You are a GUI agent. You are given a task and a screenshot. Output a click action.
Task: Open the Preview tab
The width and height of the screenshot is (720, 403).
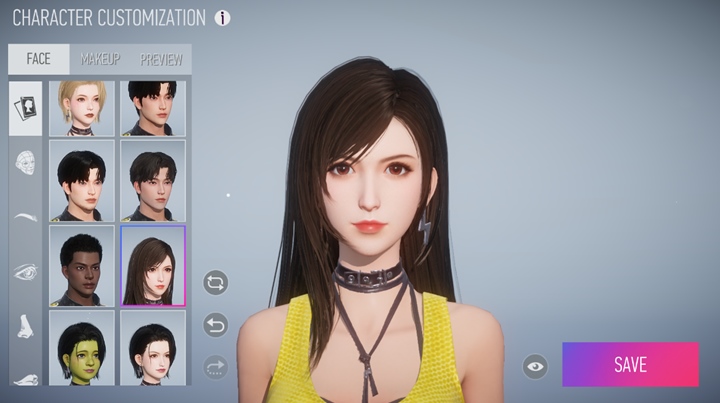coord(160,59)
